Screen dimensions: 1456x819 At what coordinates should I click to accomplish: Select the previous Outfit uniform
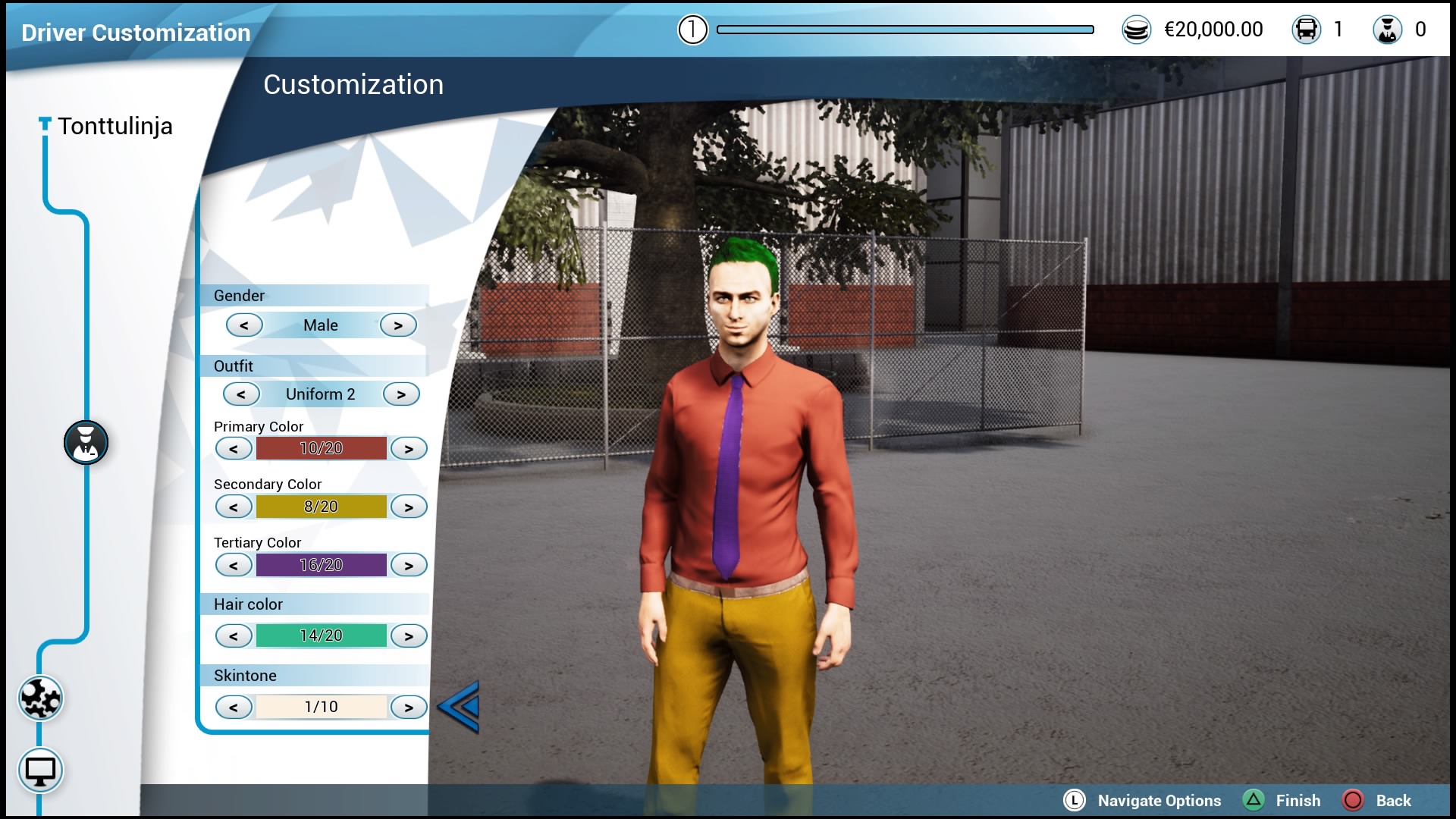click(x=241, y=394)
